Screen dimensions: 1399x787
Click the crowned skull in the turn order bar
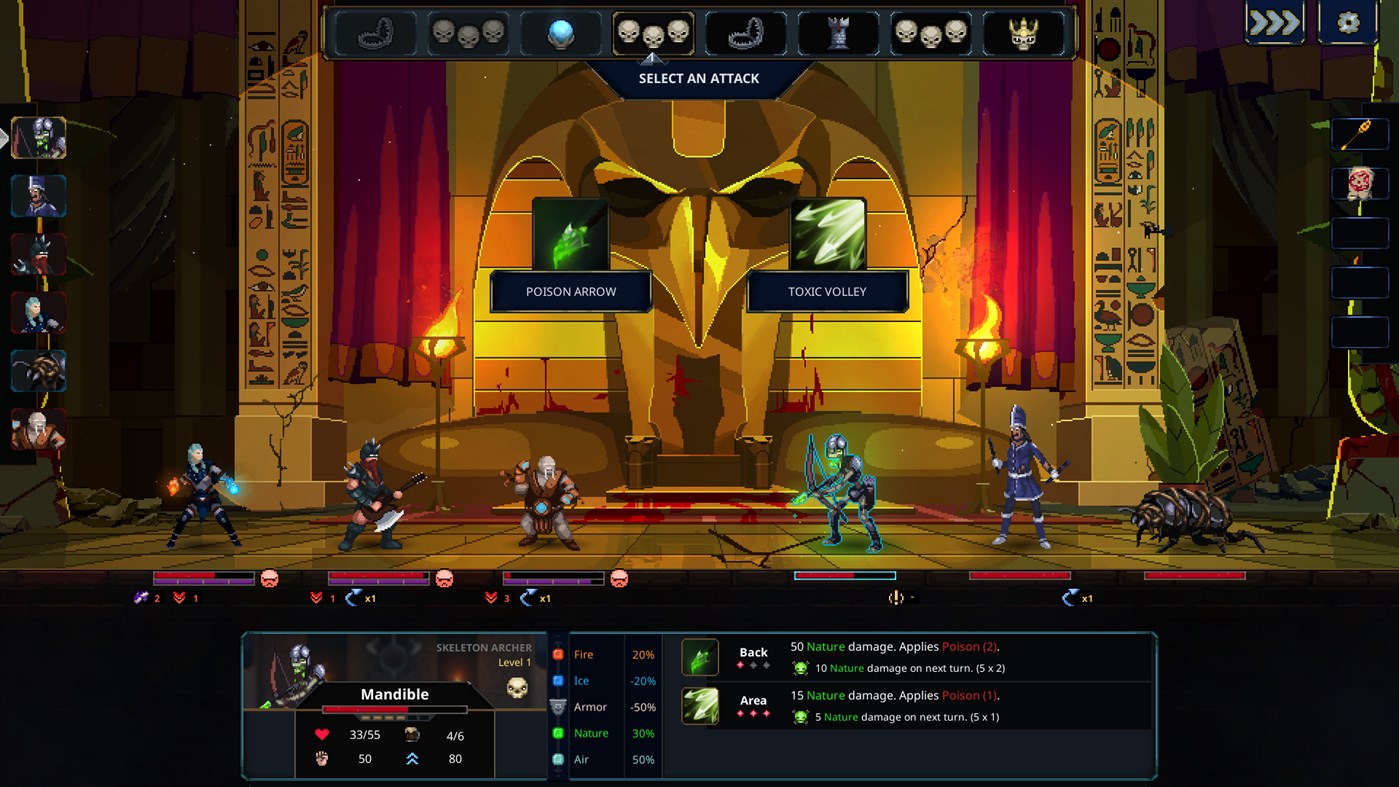tap(1026, 33)
